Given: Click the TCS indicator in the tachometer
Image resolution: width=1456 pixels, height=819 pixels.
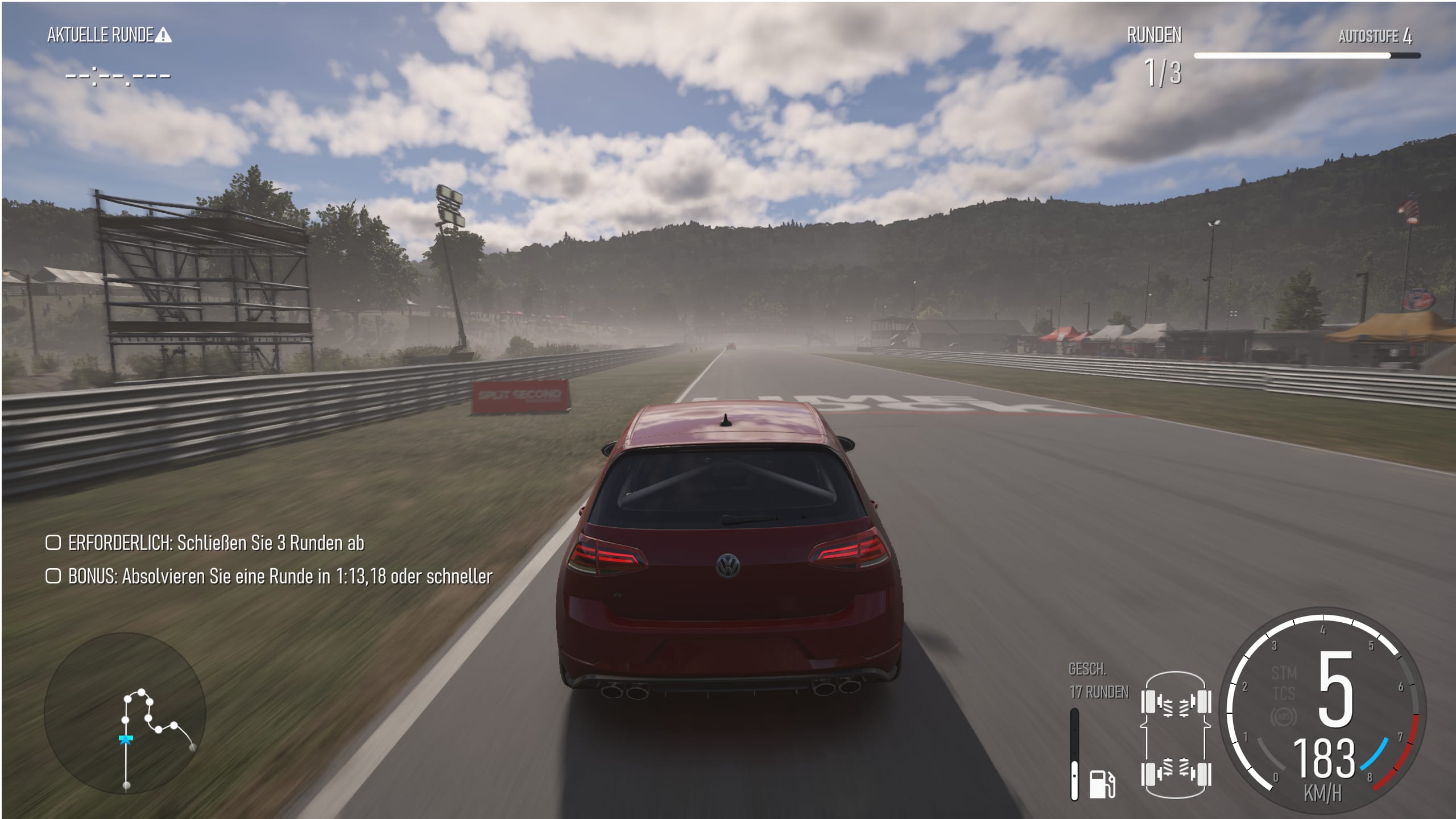Looking at the screenshot, I should (x=1284, y=694).
